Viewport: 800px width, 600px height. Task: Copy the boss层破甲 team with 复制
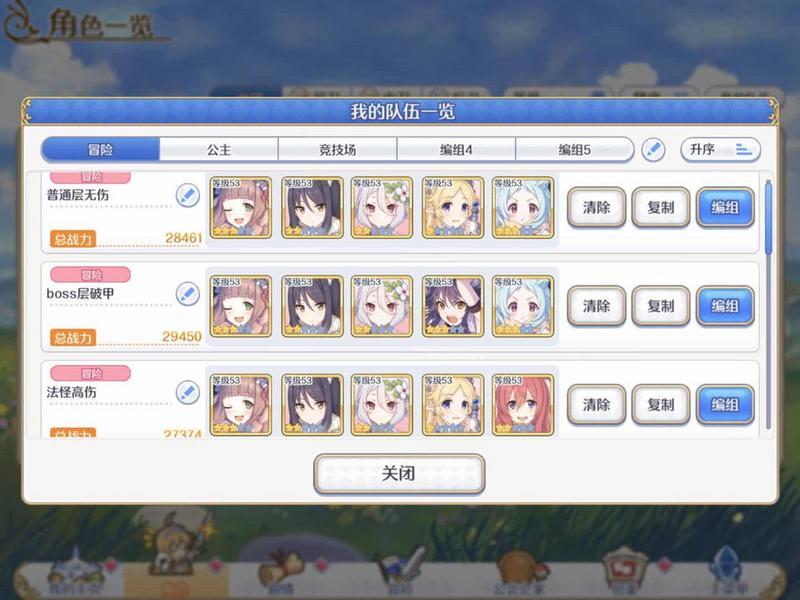pyautogui.click(x=661, y=306)
